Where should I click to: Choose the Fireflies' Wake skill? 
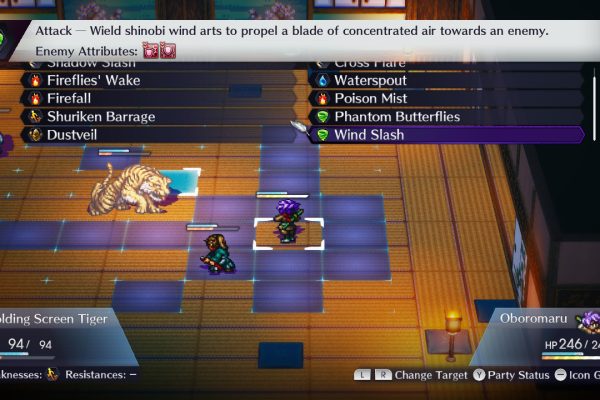coord(93,80)
